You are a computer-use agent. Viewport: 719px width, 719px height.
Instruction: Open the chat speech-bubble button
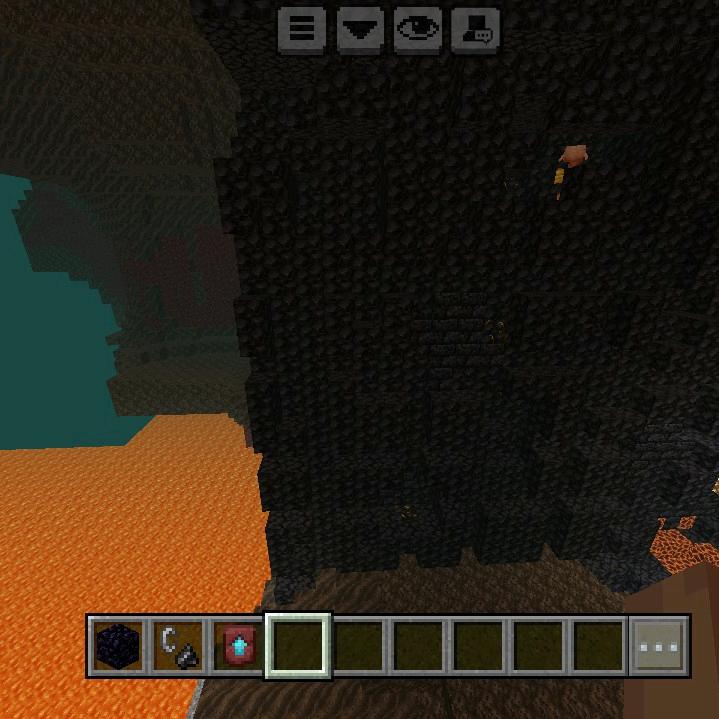coord(476,30)
